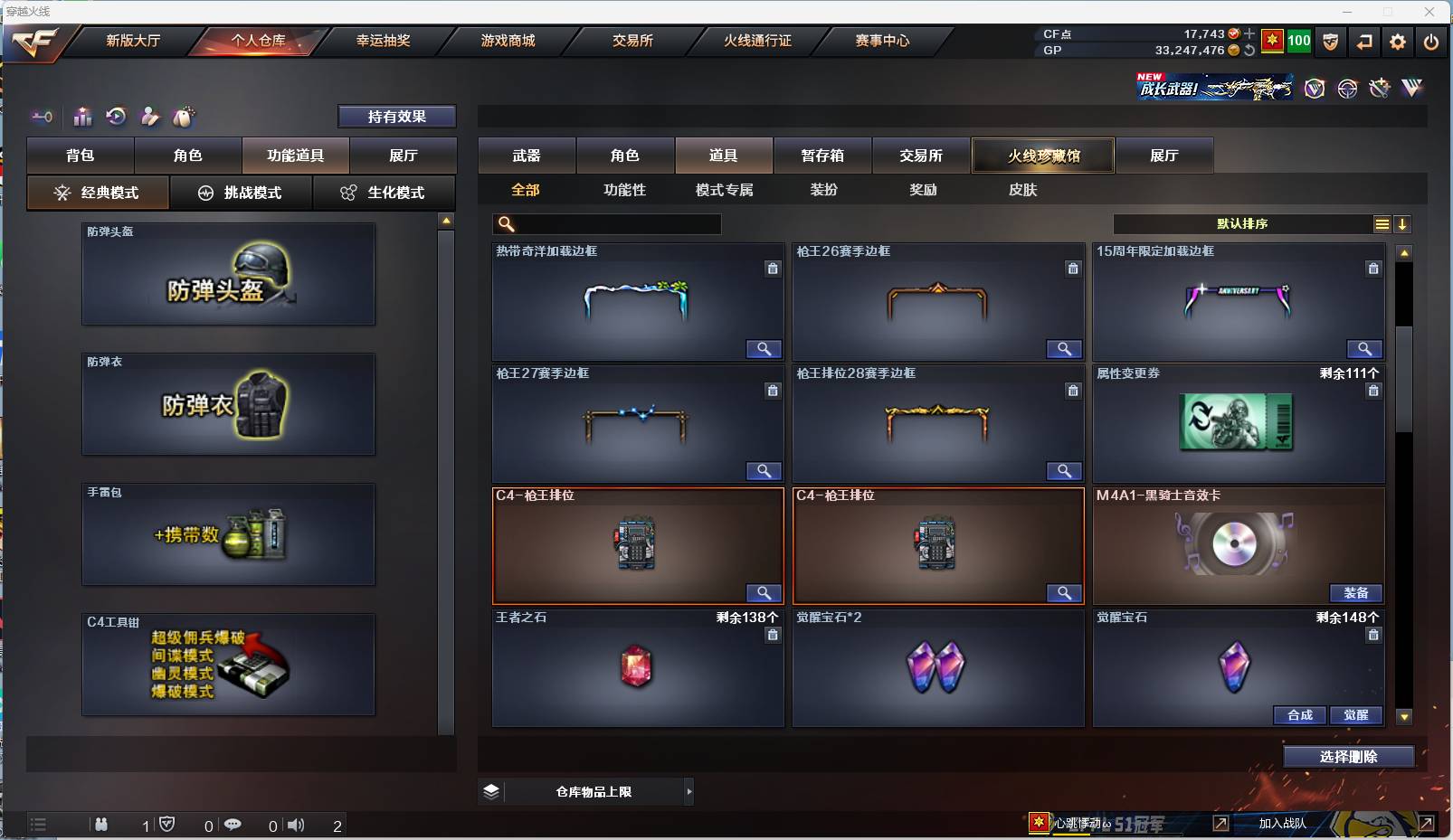This screenshot has height=840, width=1453.
Task: Open the character edit icon in the toolbar
Action: click(150, 117)
